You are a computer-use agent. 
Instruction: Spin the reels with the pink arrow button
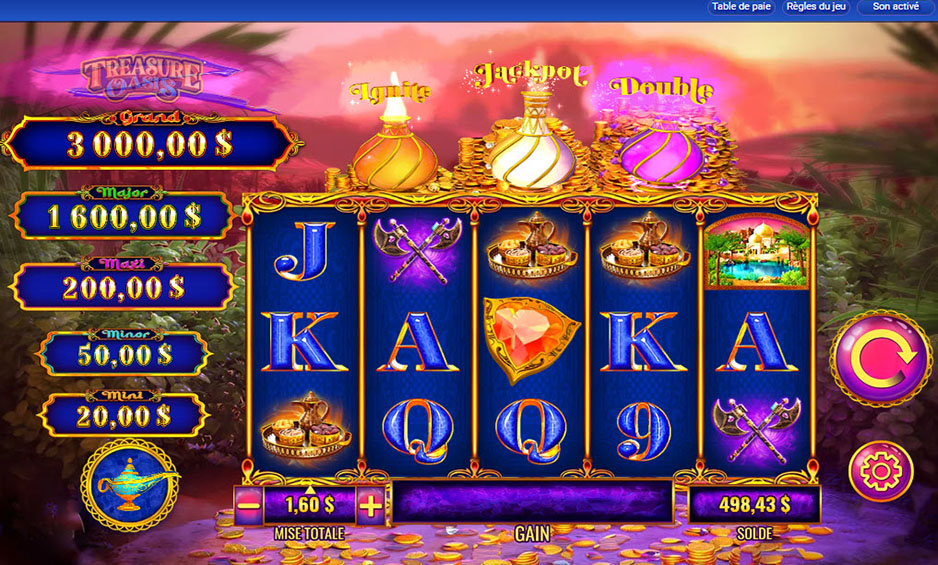[880, 358]
